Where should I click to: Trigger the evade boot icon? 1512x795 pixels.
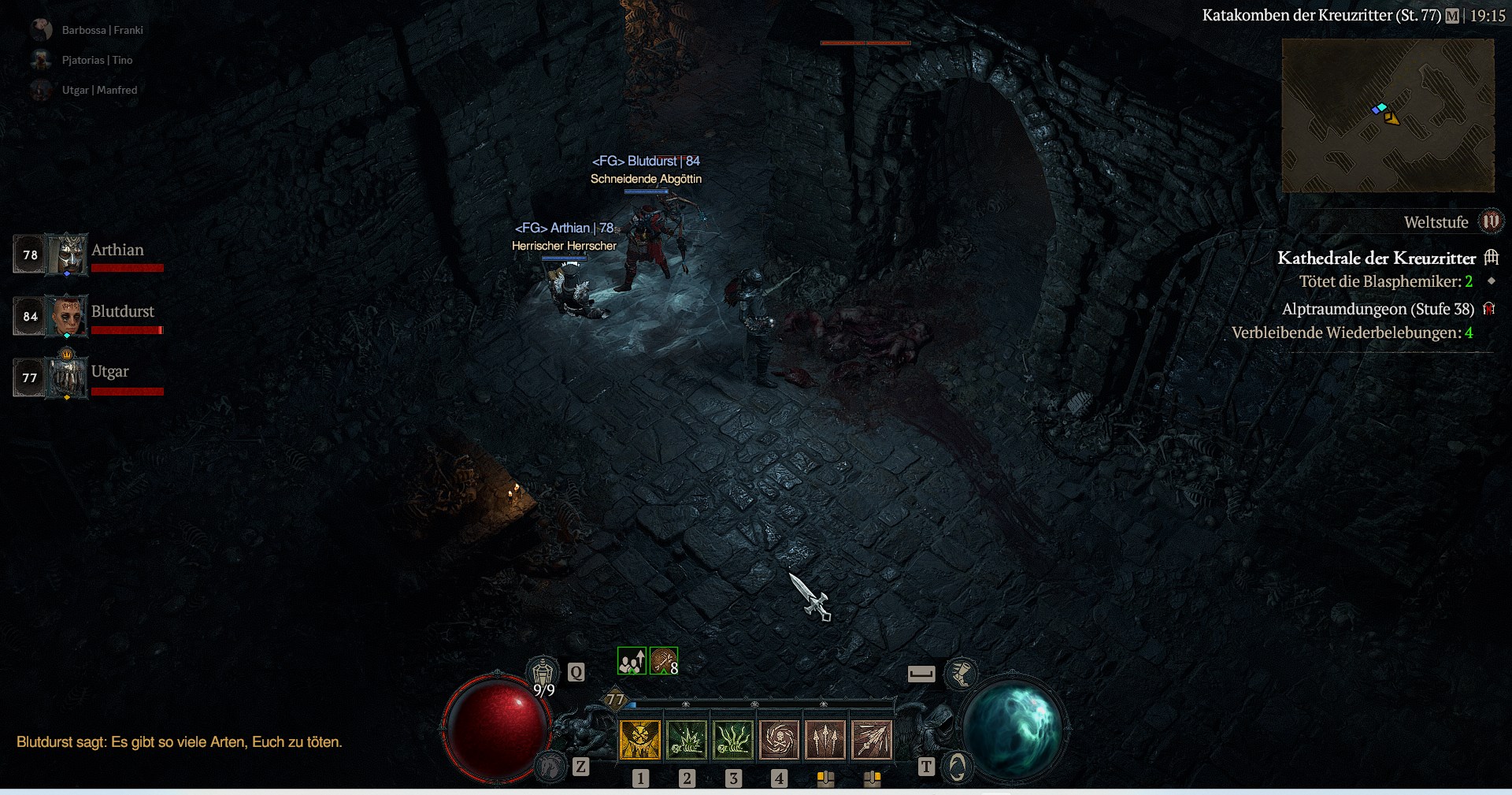(962, 674)
